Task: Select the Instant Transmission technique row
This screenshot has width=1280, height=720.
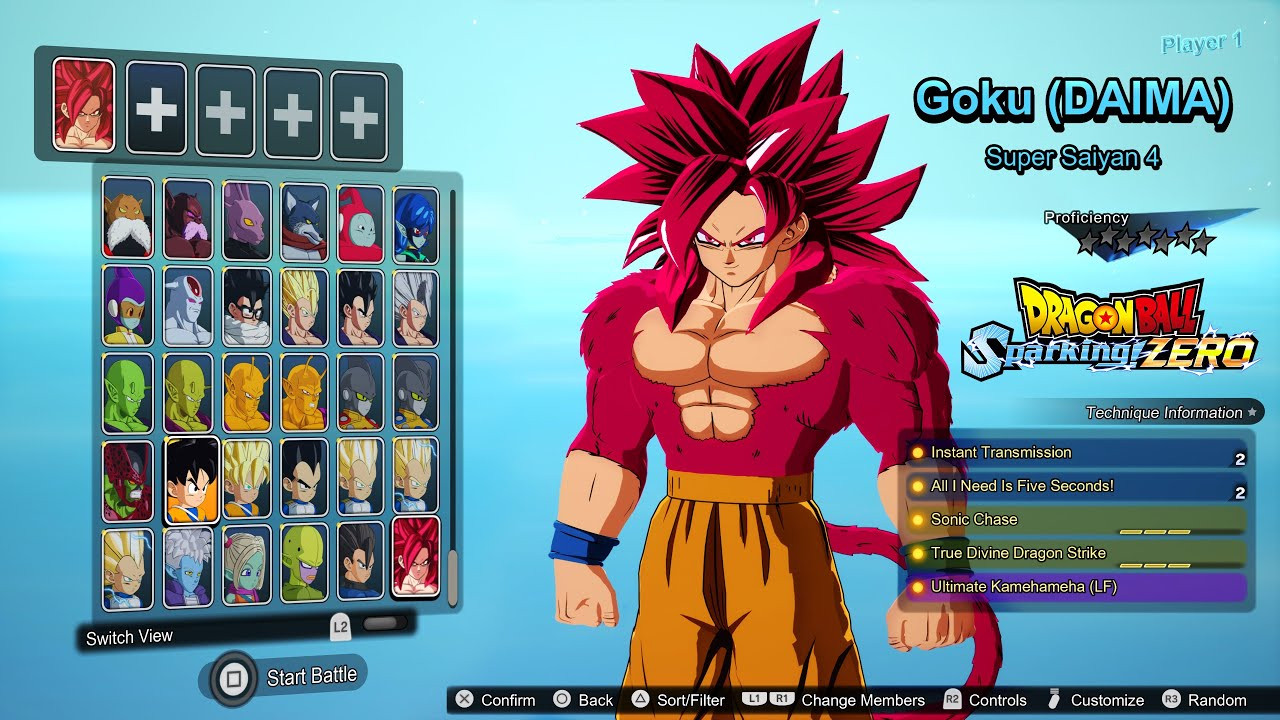Action: [1075, 453]
